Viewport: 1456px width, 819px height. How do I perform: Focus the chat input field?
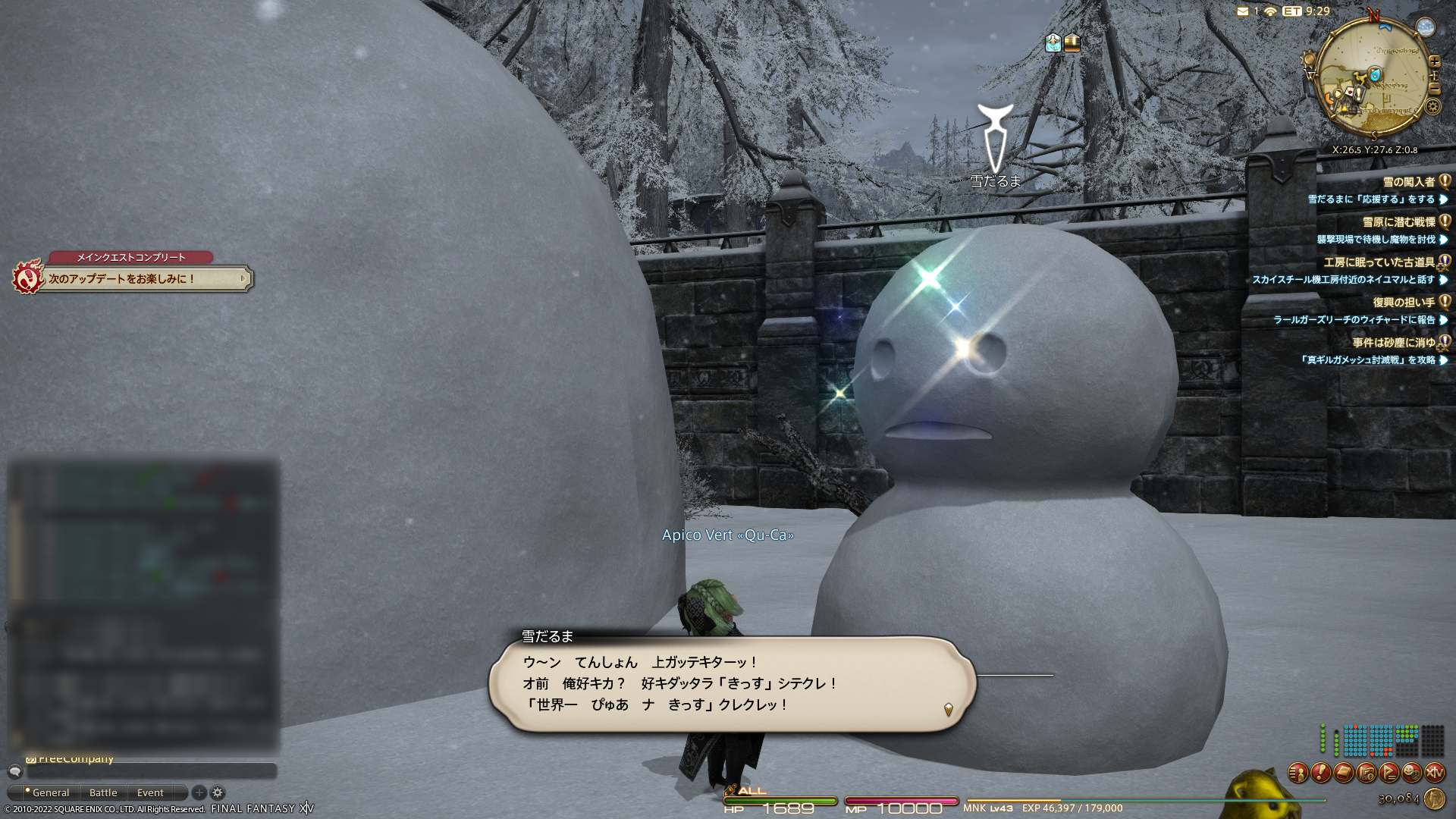(x=152, y=771)
